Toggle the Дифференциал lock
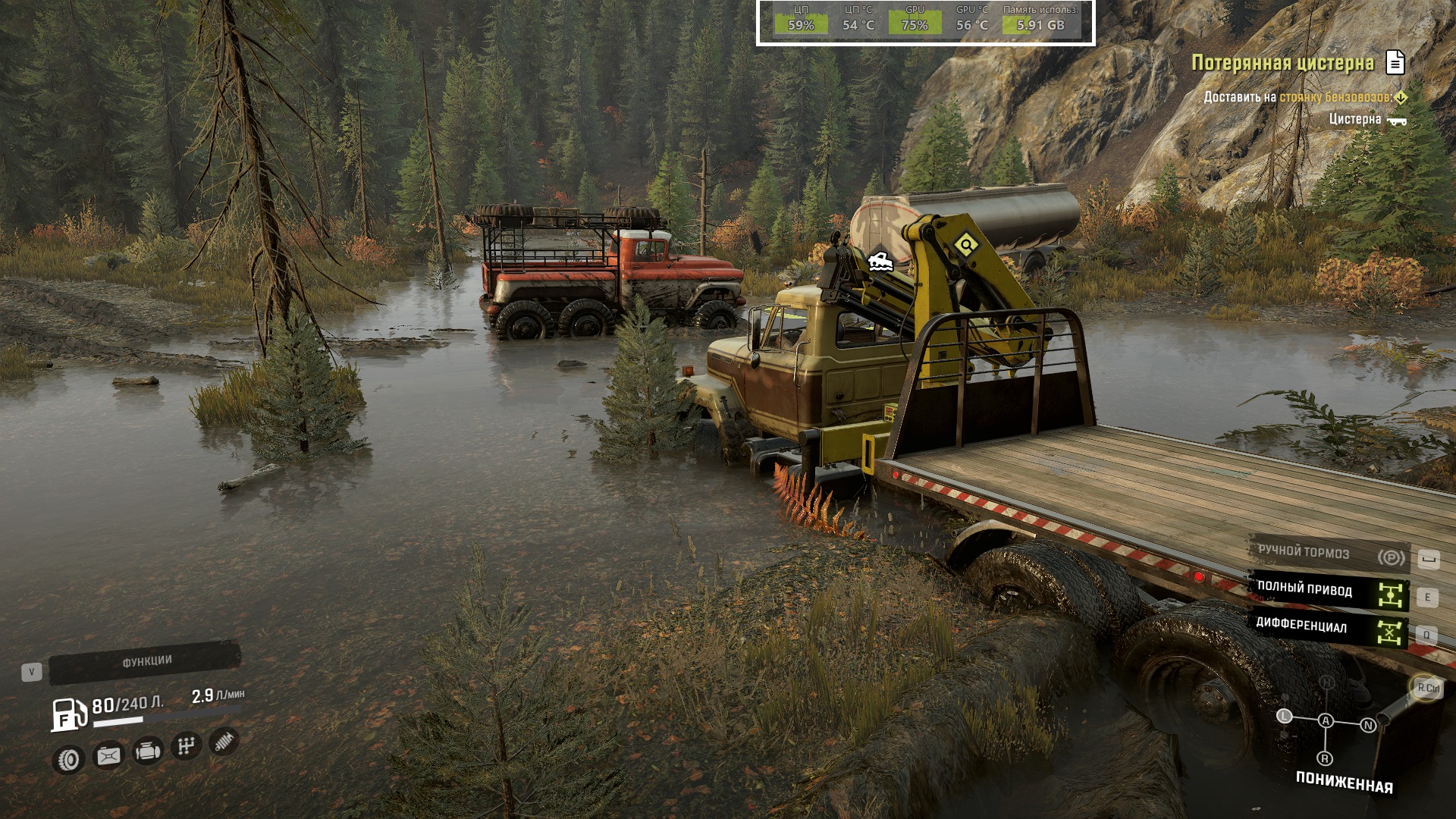This screenshot has width=1456, height=819. pyautogui.click(x=1329, y=628)
